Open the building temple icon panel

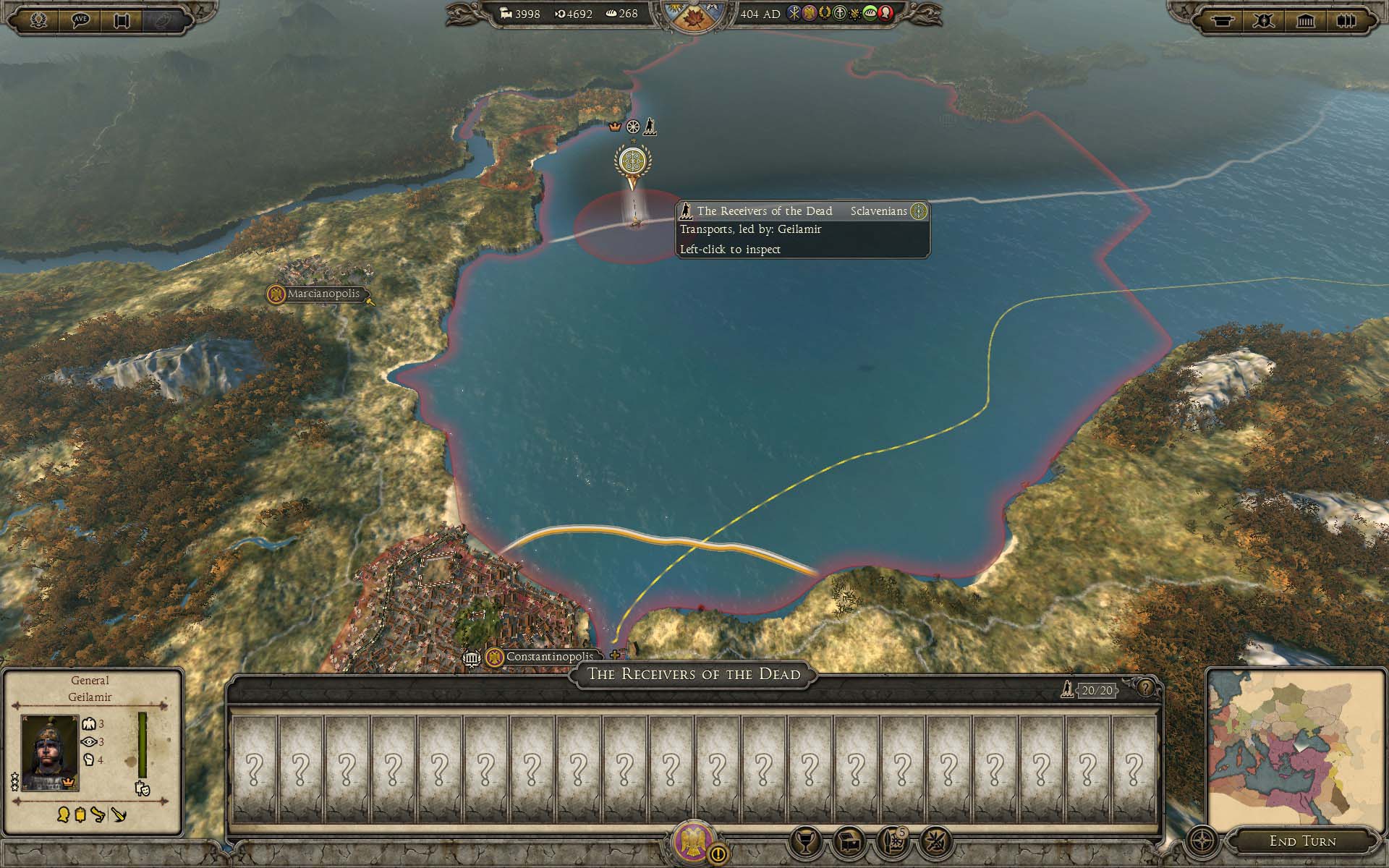1306,20
